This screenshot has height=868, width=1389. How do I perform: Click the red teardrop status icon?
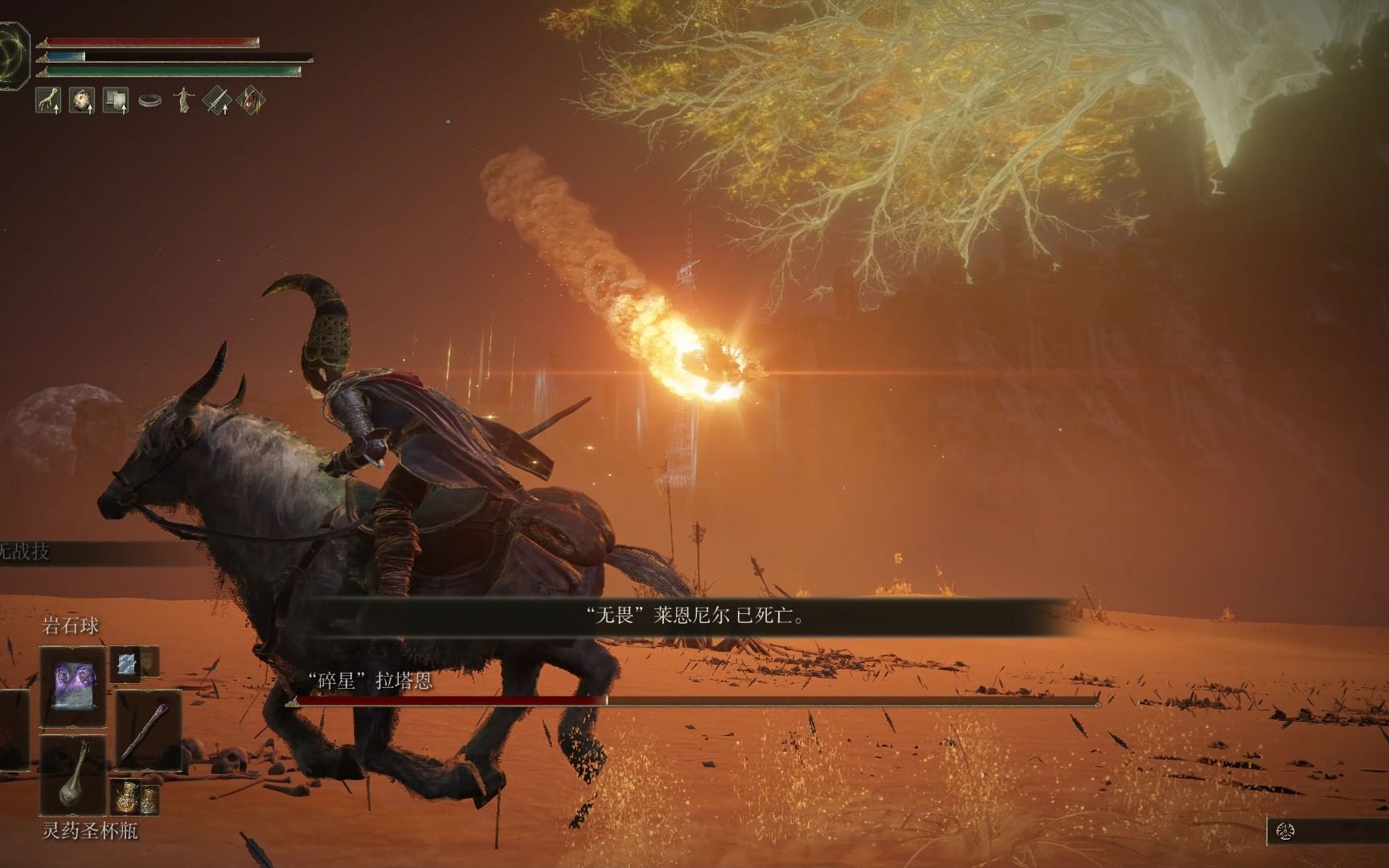(x=250, y=100)
